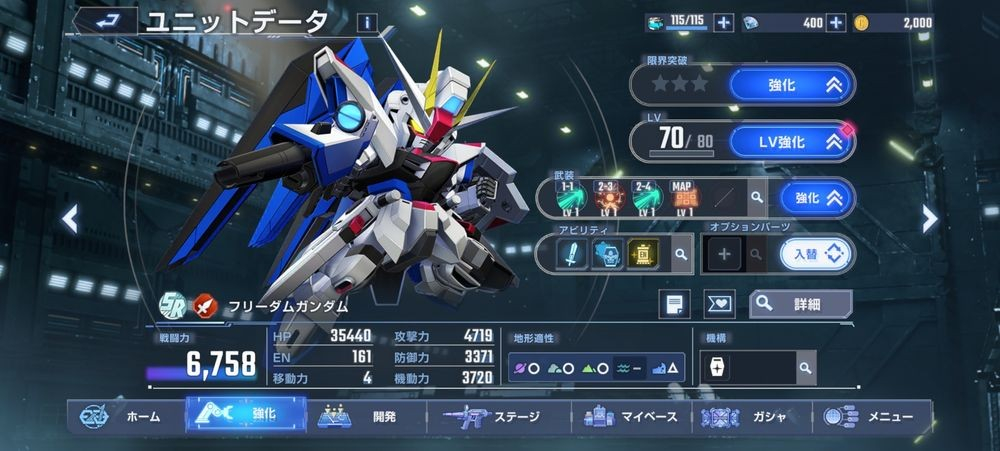1000x451 pixels.
Task: Add an option part in the plus slot
Action: [722, 255]
